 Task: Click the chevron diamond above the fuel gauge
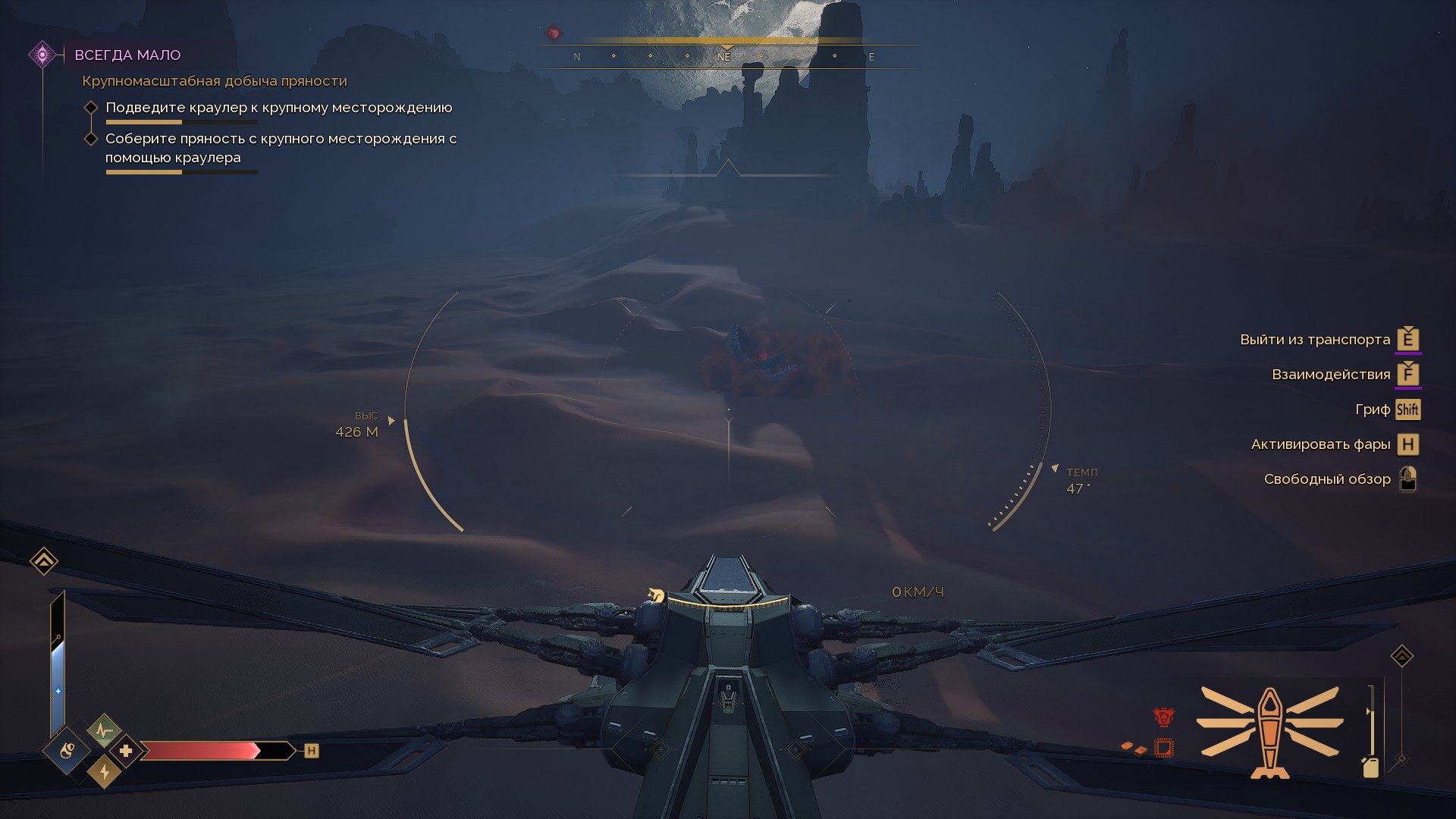[x=1401, y=656]
